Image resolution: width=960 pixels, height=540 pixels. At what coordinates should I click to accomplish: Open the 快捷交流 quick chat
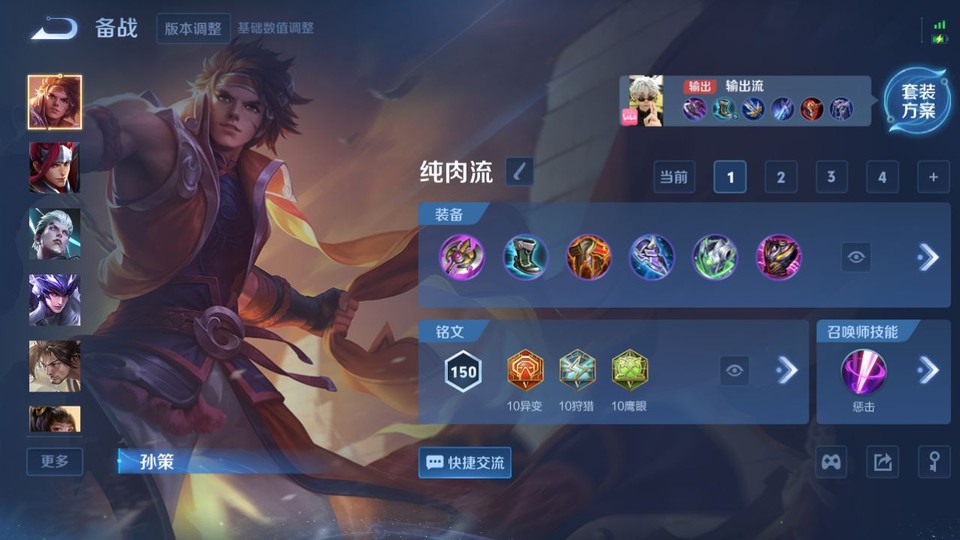465,463
